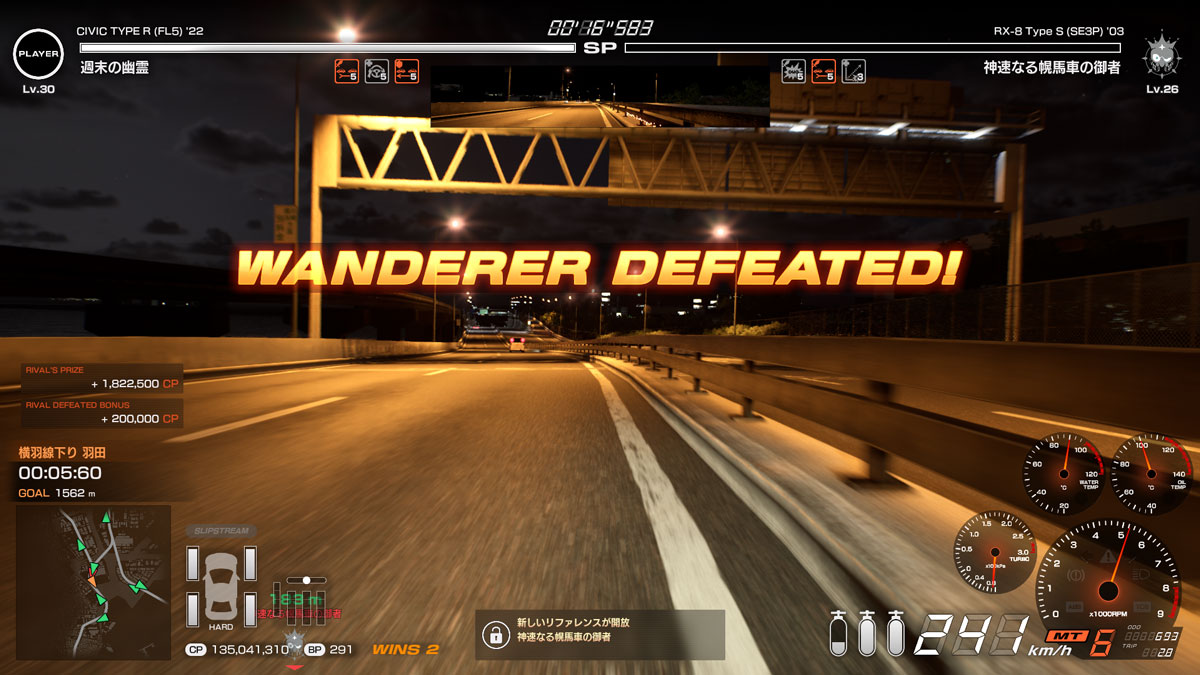1200x675 pixels.
Task: Open the highway minimap
Action: click(93, 581)
